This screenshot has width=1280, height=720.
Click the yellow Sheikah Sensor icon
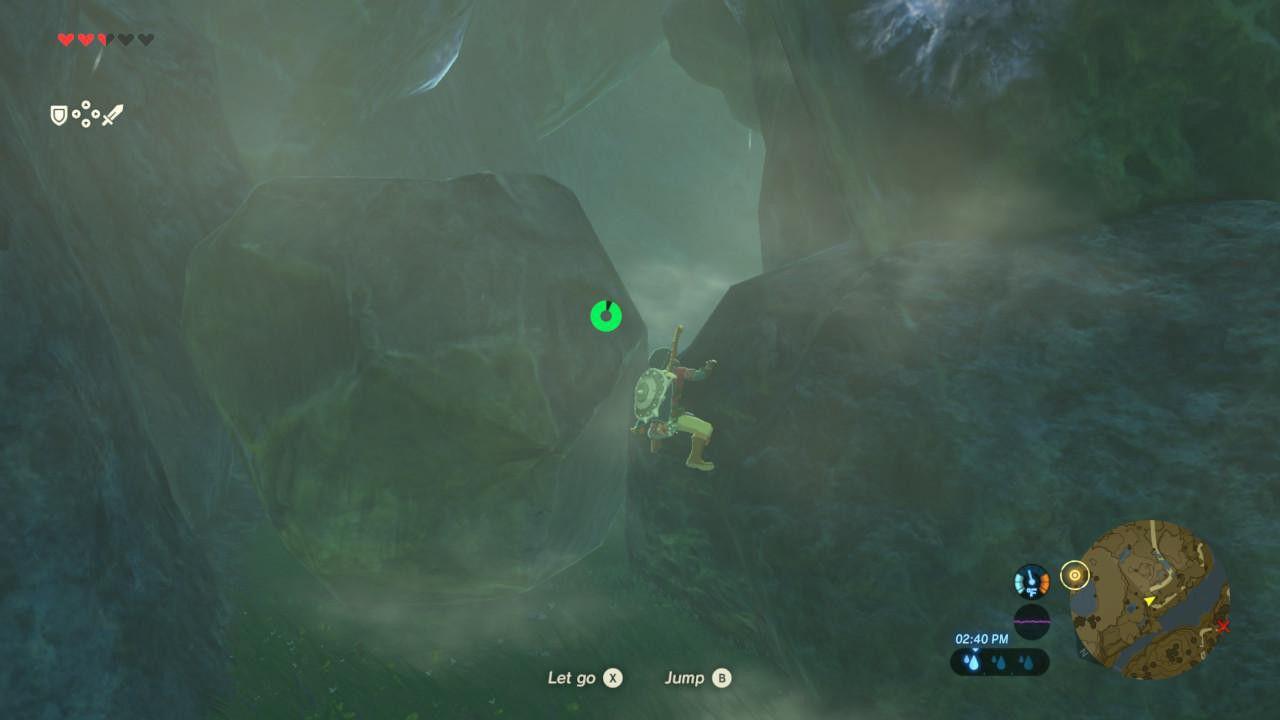click(x=1074, y=575)
